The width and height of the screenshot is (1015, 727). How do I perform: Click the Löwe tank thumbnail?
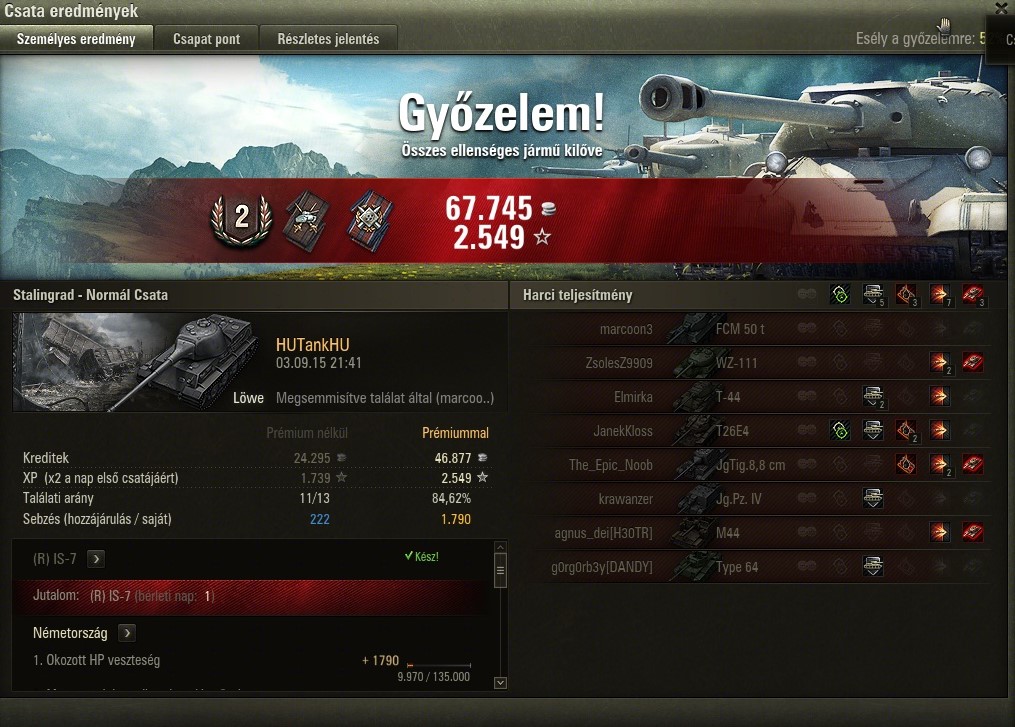[140, 362]
